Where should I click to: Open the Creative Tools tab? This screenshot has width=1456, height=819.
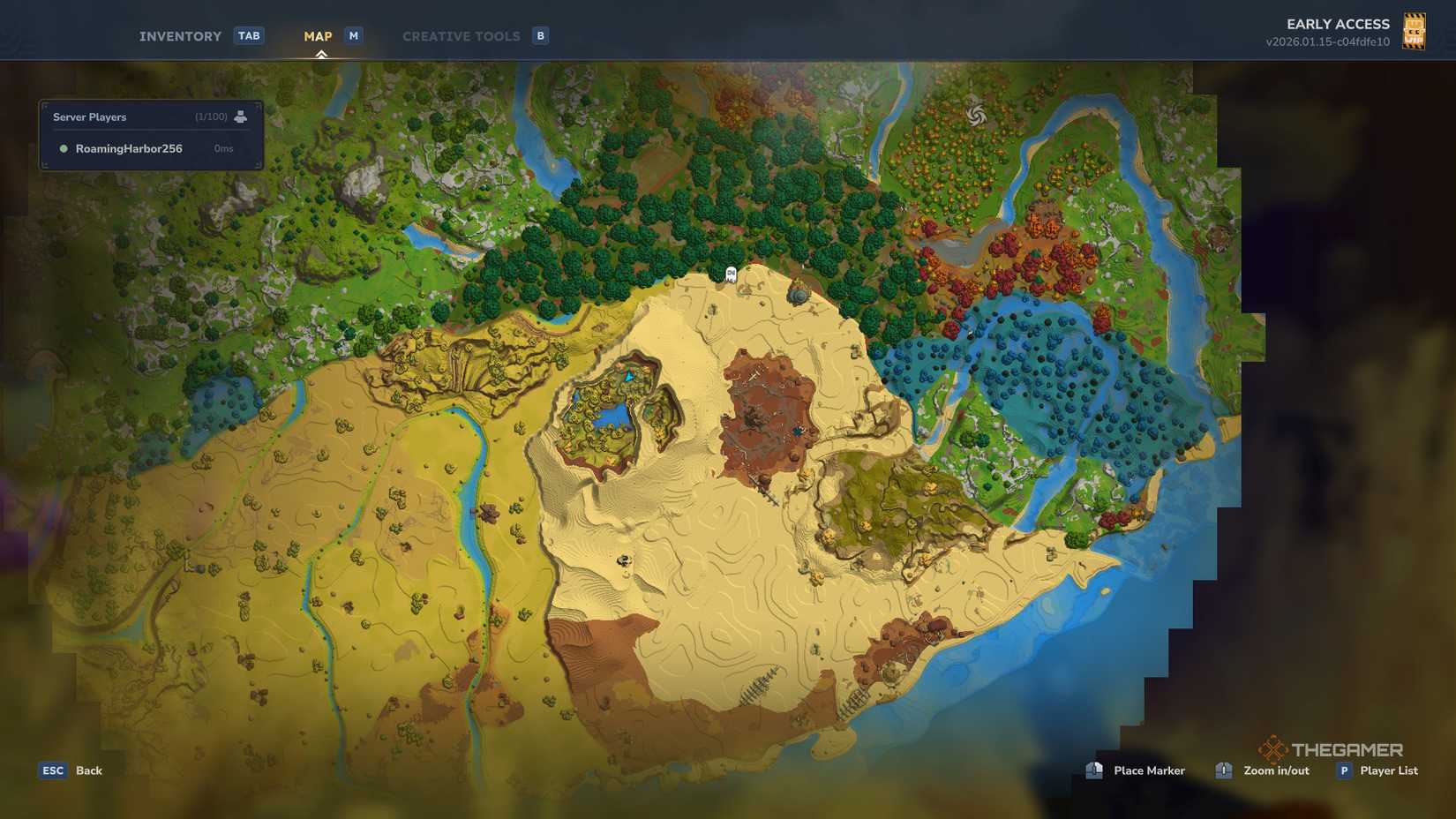click(x=461, y=35)
